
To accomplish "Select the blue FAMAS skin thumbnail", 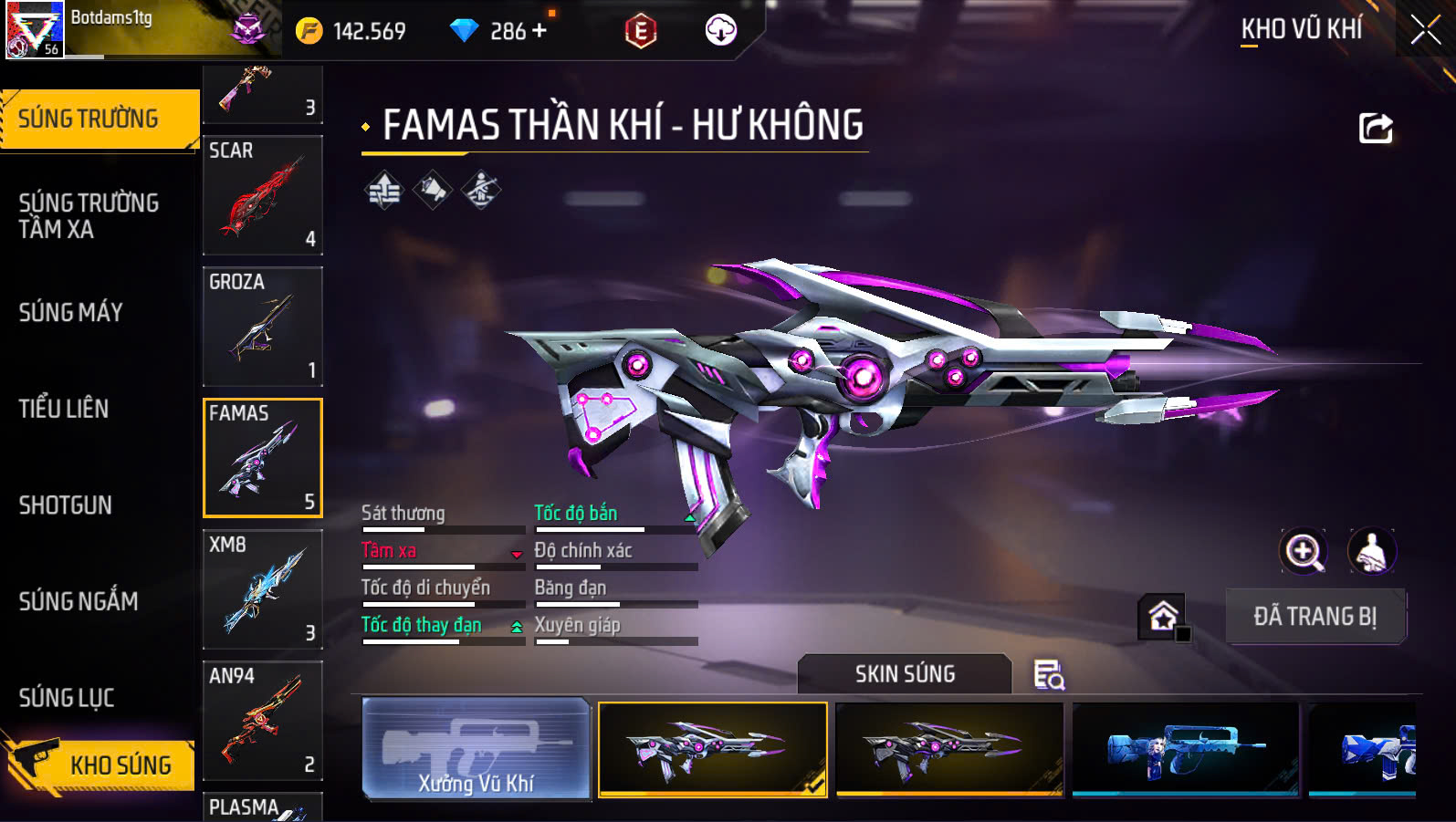I will [1185, 750].
